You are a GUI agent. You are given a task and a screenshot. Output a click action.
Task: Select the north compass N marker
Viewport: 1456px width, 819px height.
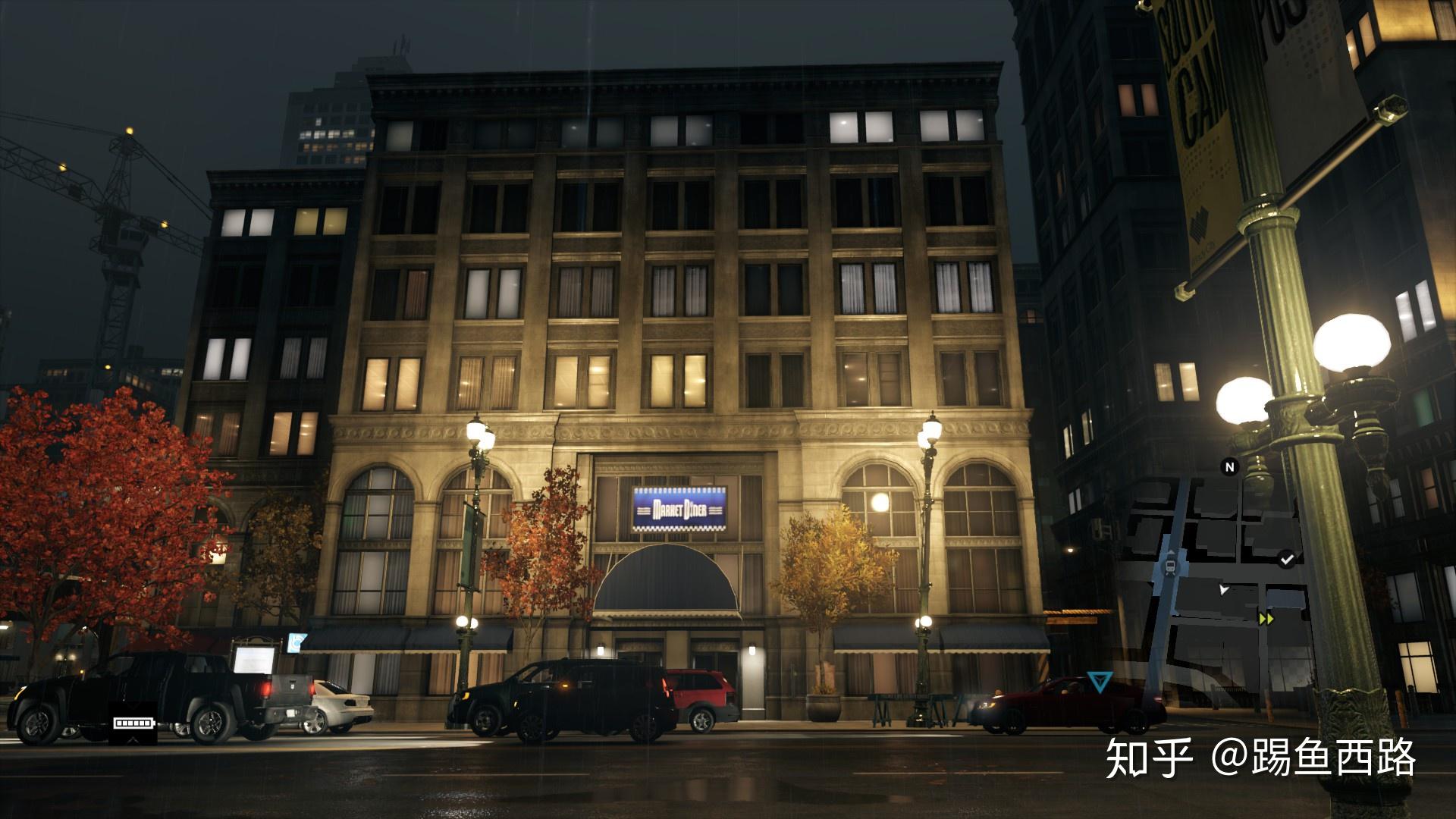[x=1230, y=466]
